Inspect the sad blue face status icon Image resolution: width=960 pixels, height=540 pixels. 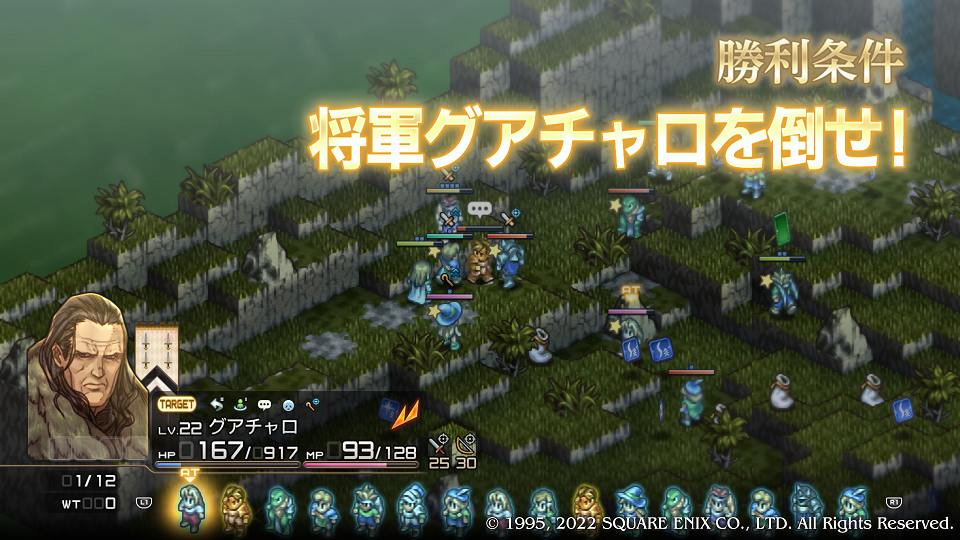[x=288, y=404]
